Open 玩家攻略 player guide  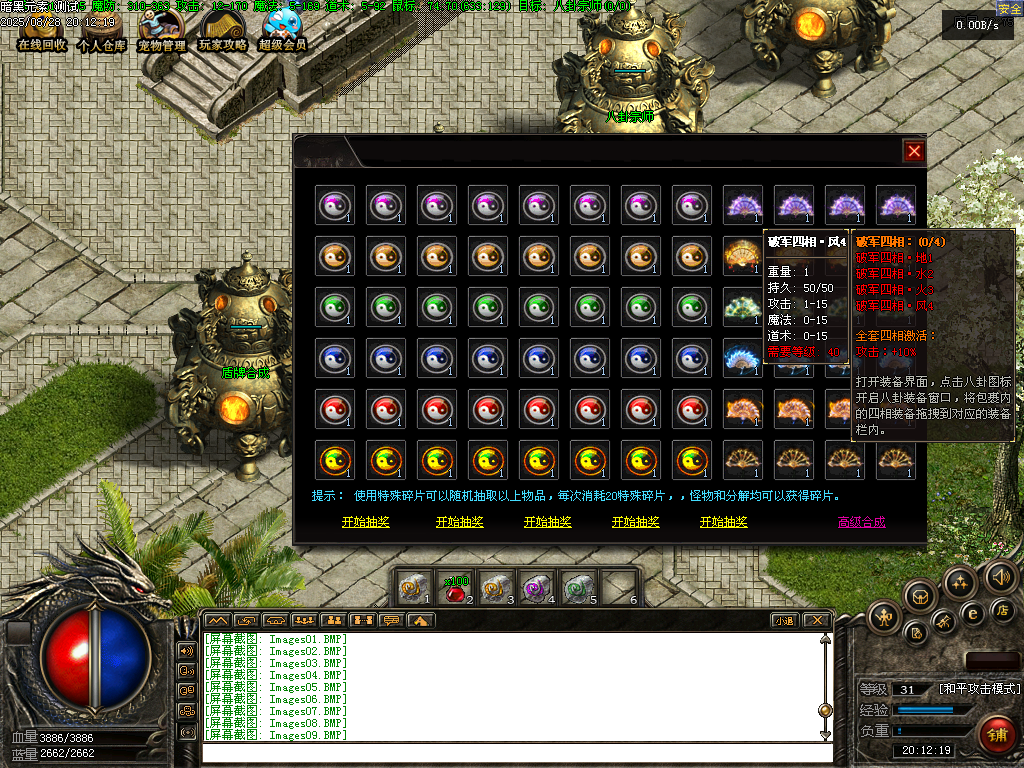[x=222, y=30]
